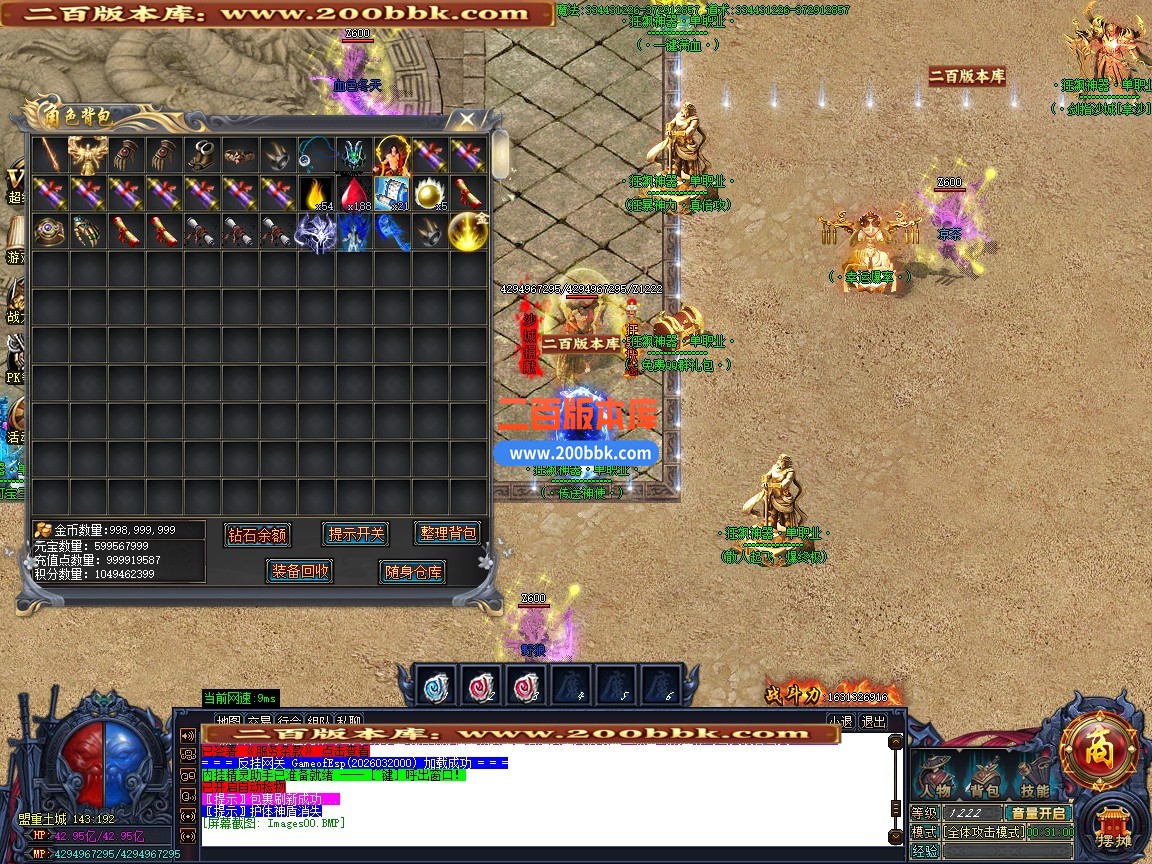1152x864 pixels.
Task: Select the golden winged armor item
Action: [88, 155]
